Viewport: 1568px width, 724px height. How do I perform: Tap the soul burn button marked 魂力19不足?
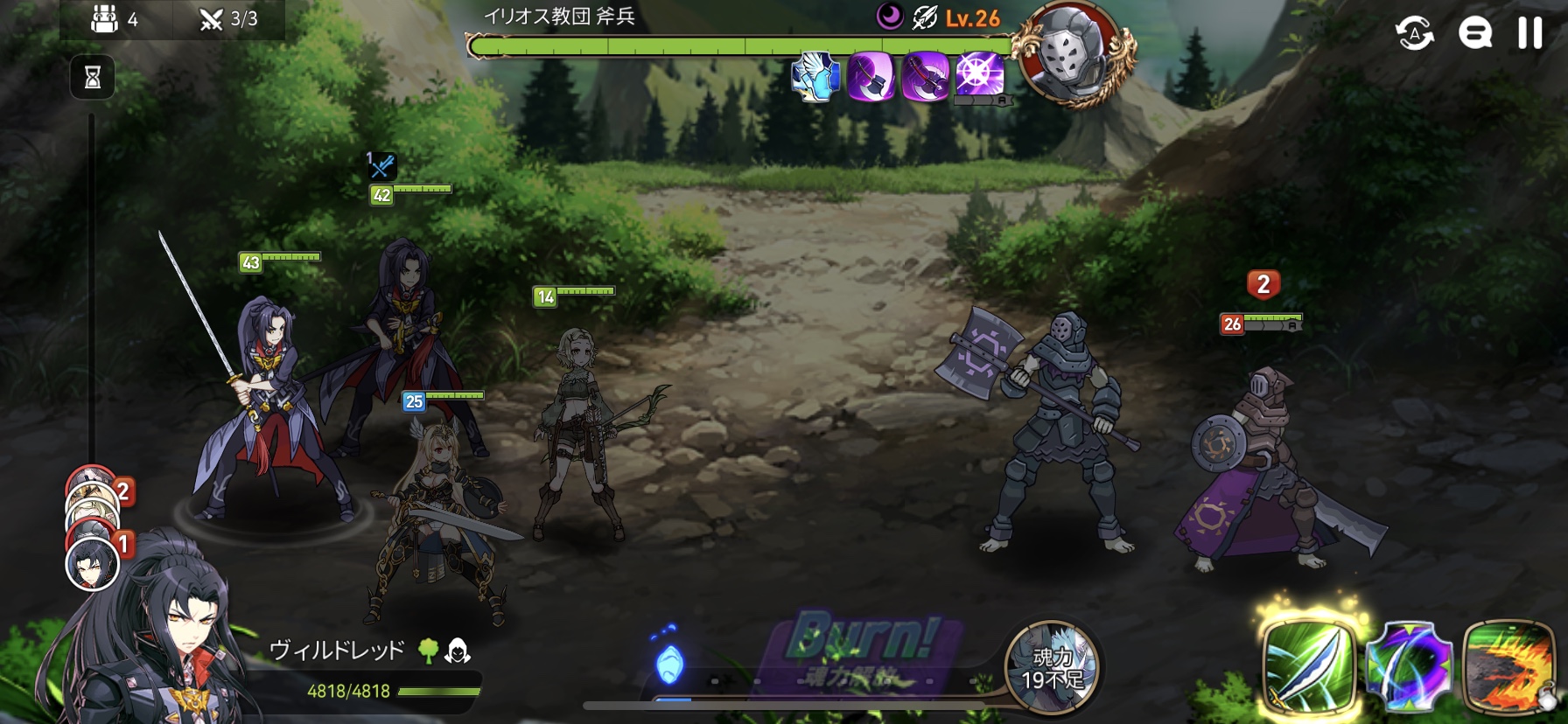tap(1051, 667)
